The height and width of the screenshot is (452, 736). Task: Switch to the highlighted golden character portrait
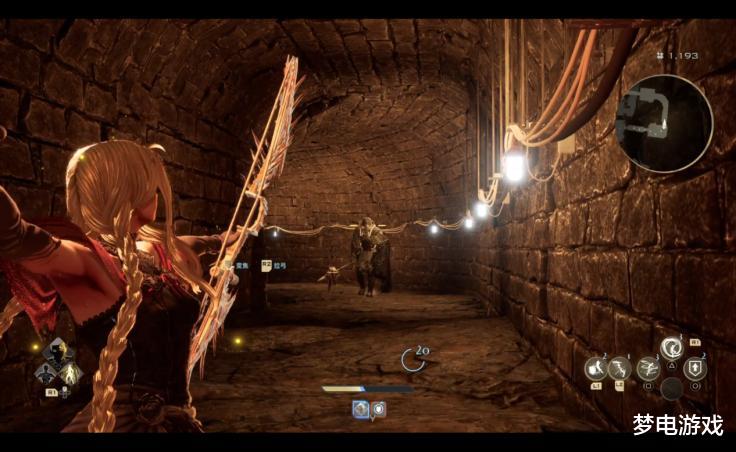coord(71,374)
